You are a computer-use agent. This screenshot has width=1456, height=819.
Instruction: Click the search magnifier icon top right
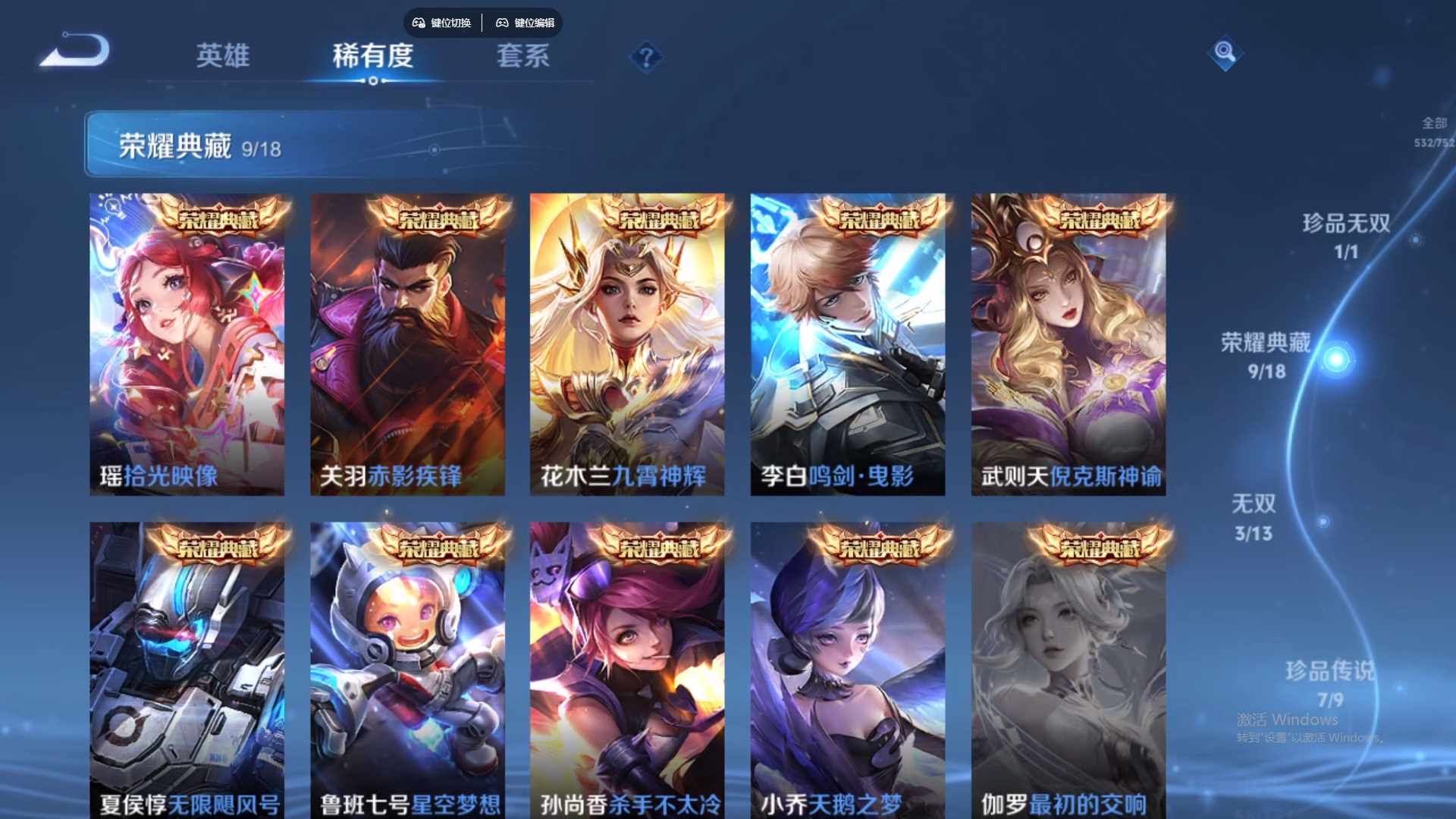tap(1226, 55)
